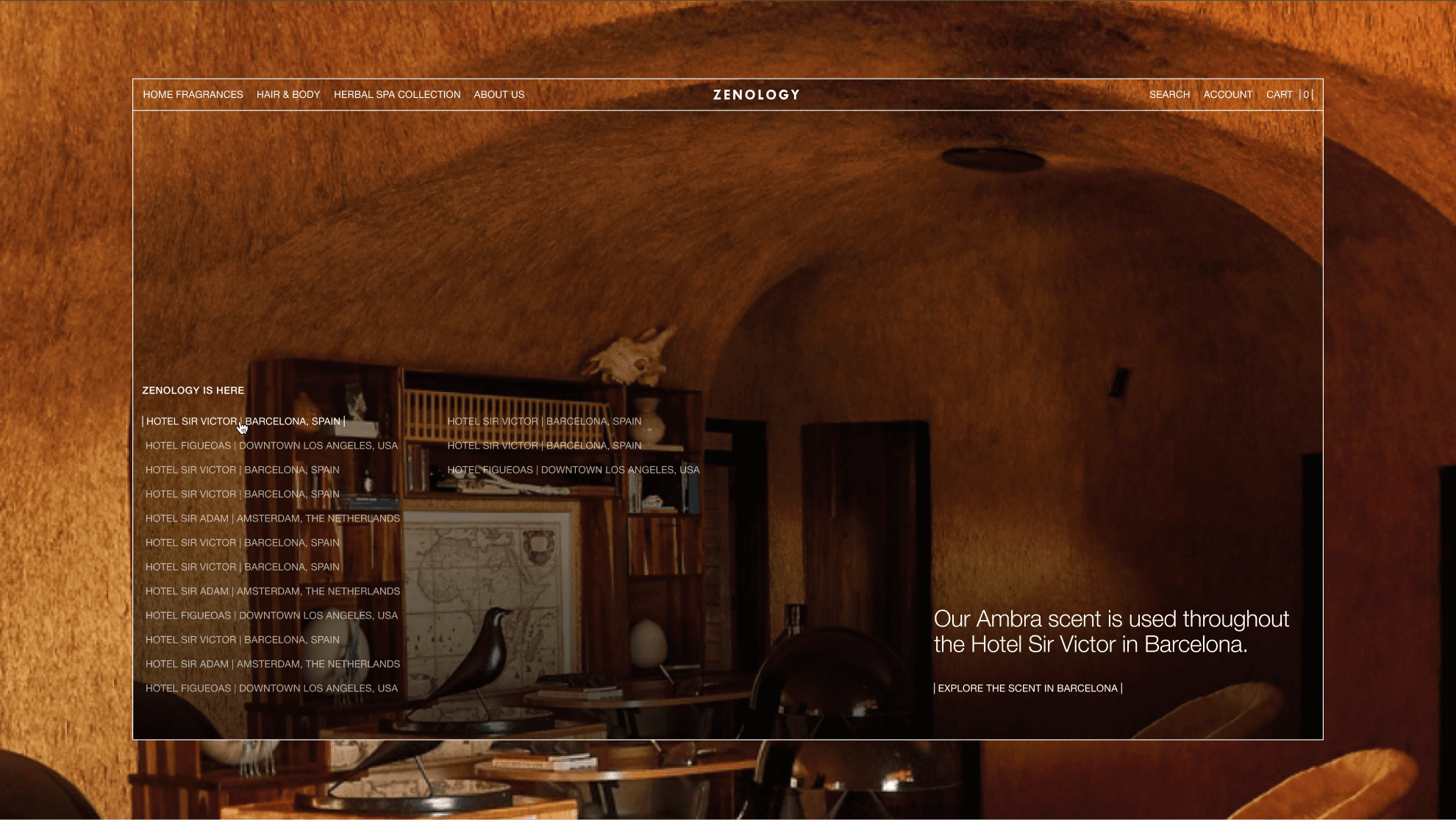The height and width of the screenshot is (820, 1456).
Task: Select the highlighted Hotel Sir Victor entry
Action: (243, 421)
